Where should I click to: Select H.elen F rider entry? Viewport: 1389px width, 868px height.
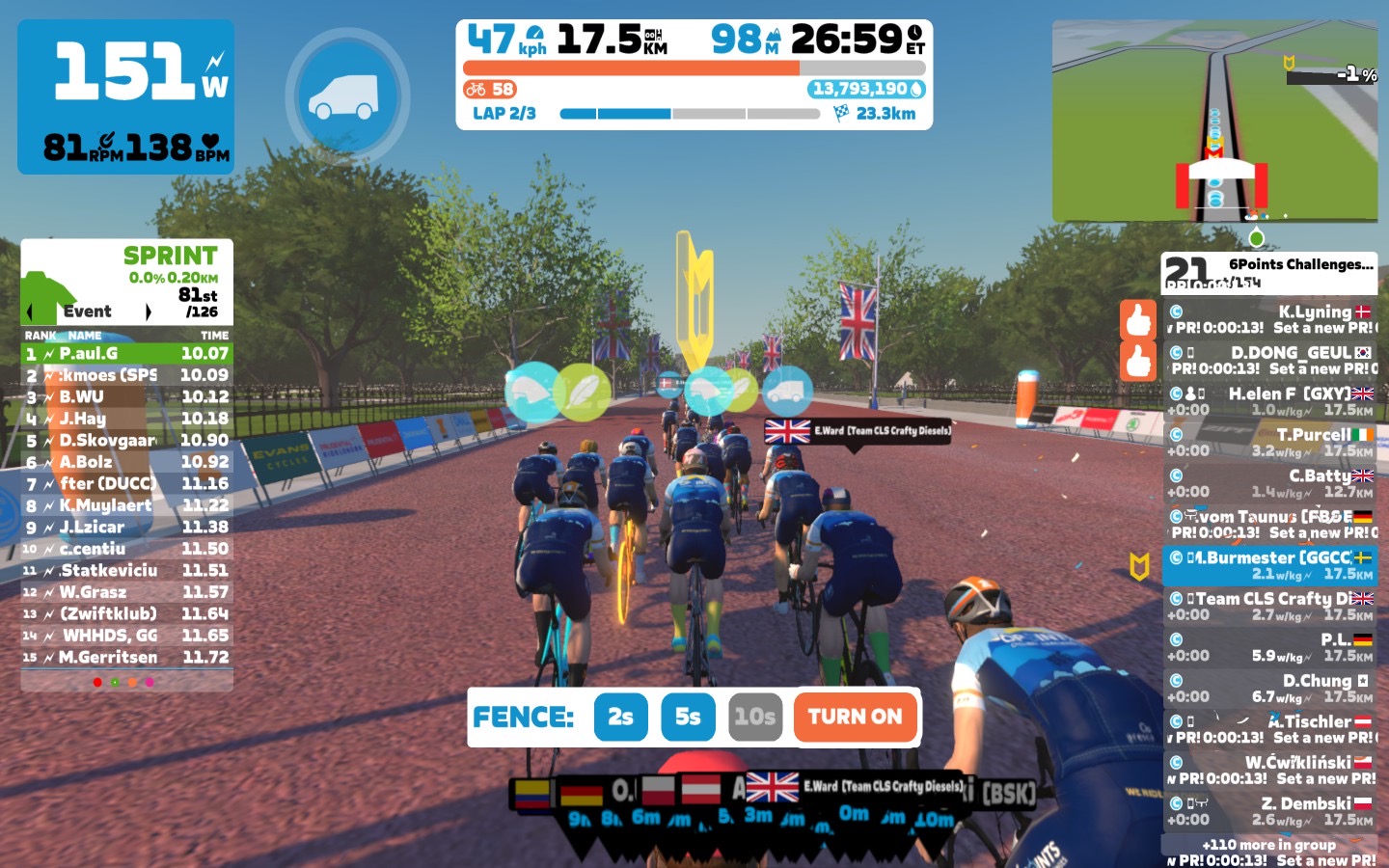(x=1269, y=402)
